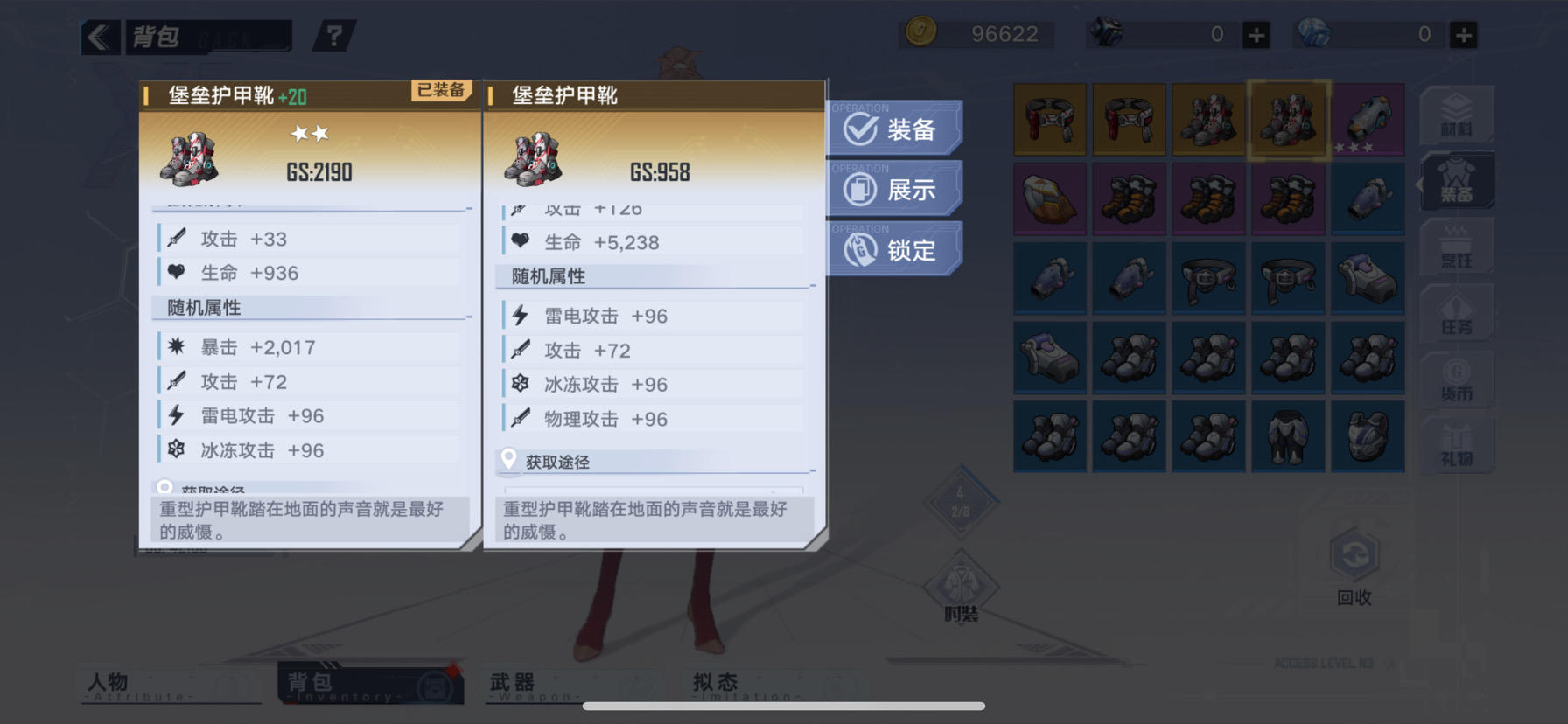Enable equip on the selected armor boots

coord(894,128)
